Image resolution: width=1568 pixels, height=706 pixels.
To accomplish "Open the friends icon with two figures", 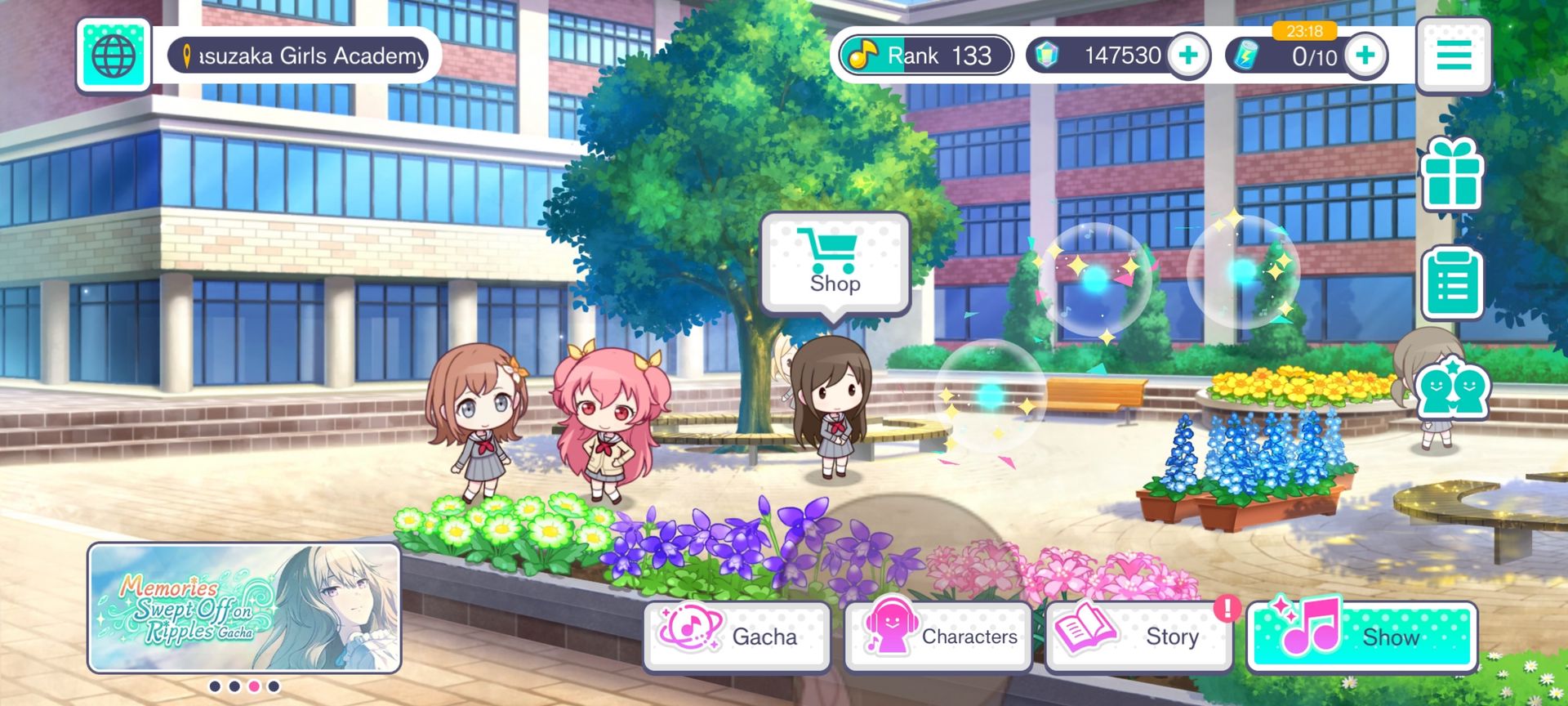I will pos(1452,389).
